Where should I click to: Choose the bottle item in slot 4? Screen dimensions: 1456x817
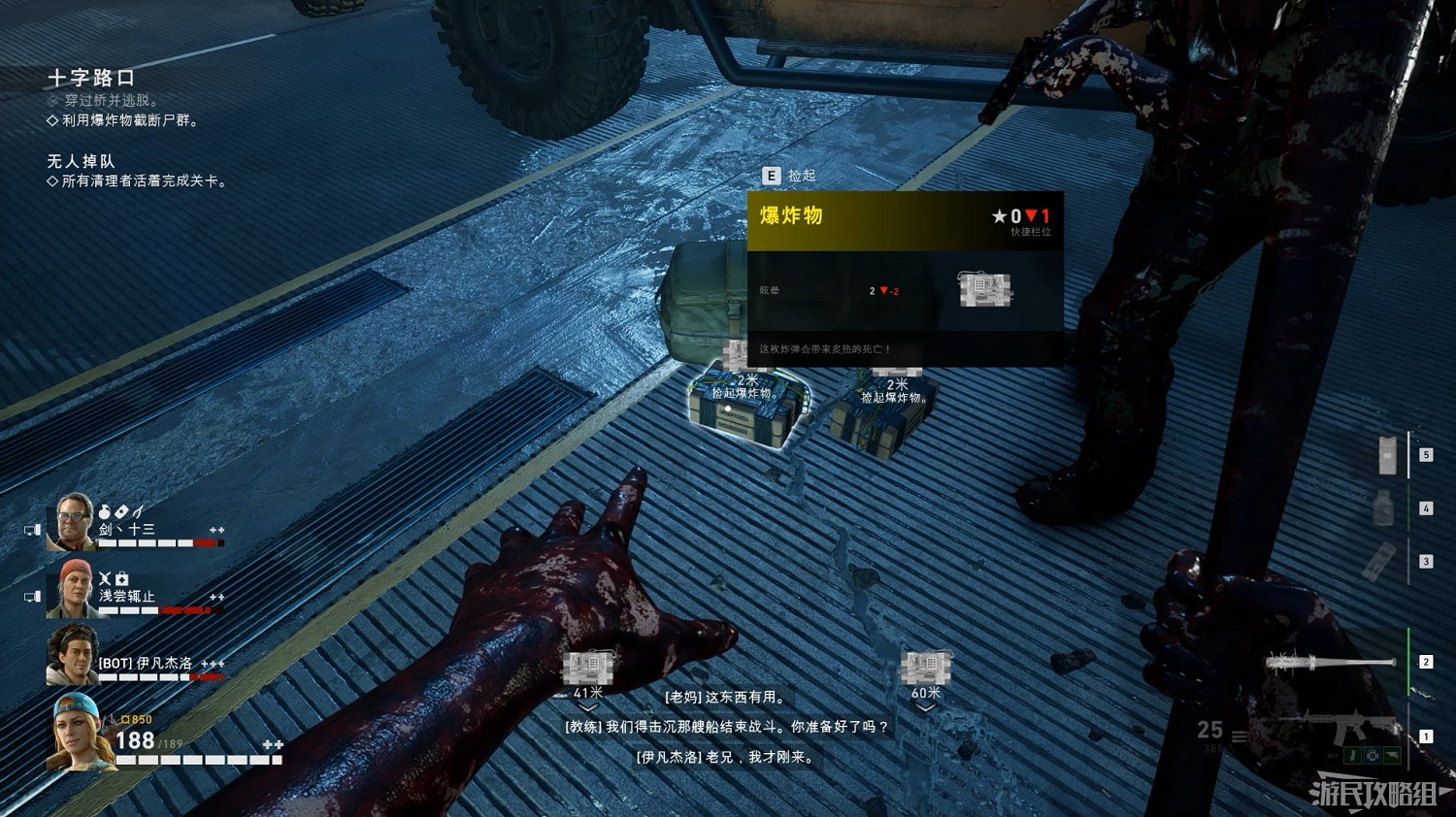point(1384,507)
